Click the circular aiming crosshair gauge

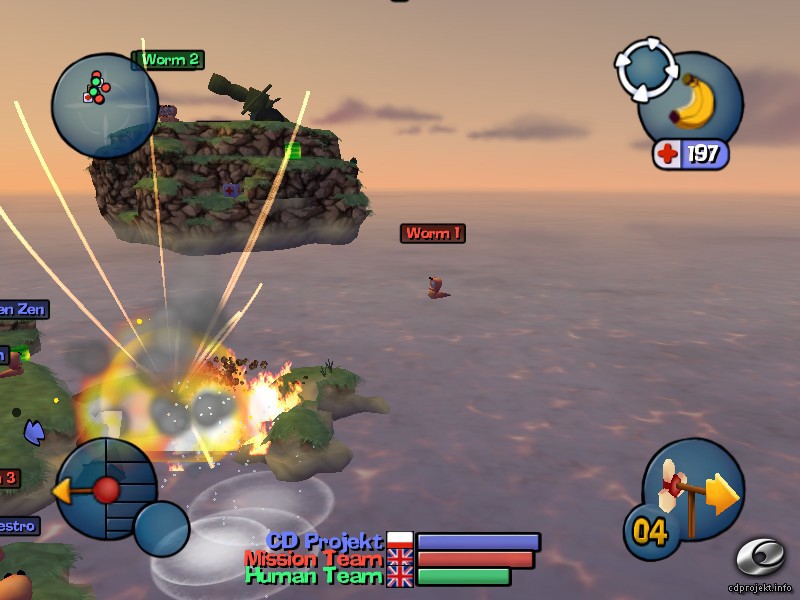105,490
